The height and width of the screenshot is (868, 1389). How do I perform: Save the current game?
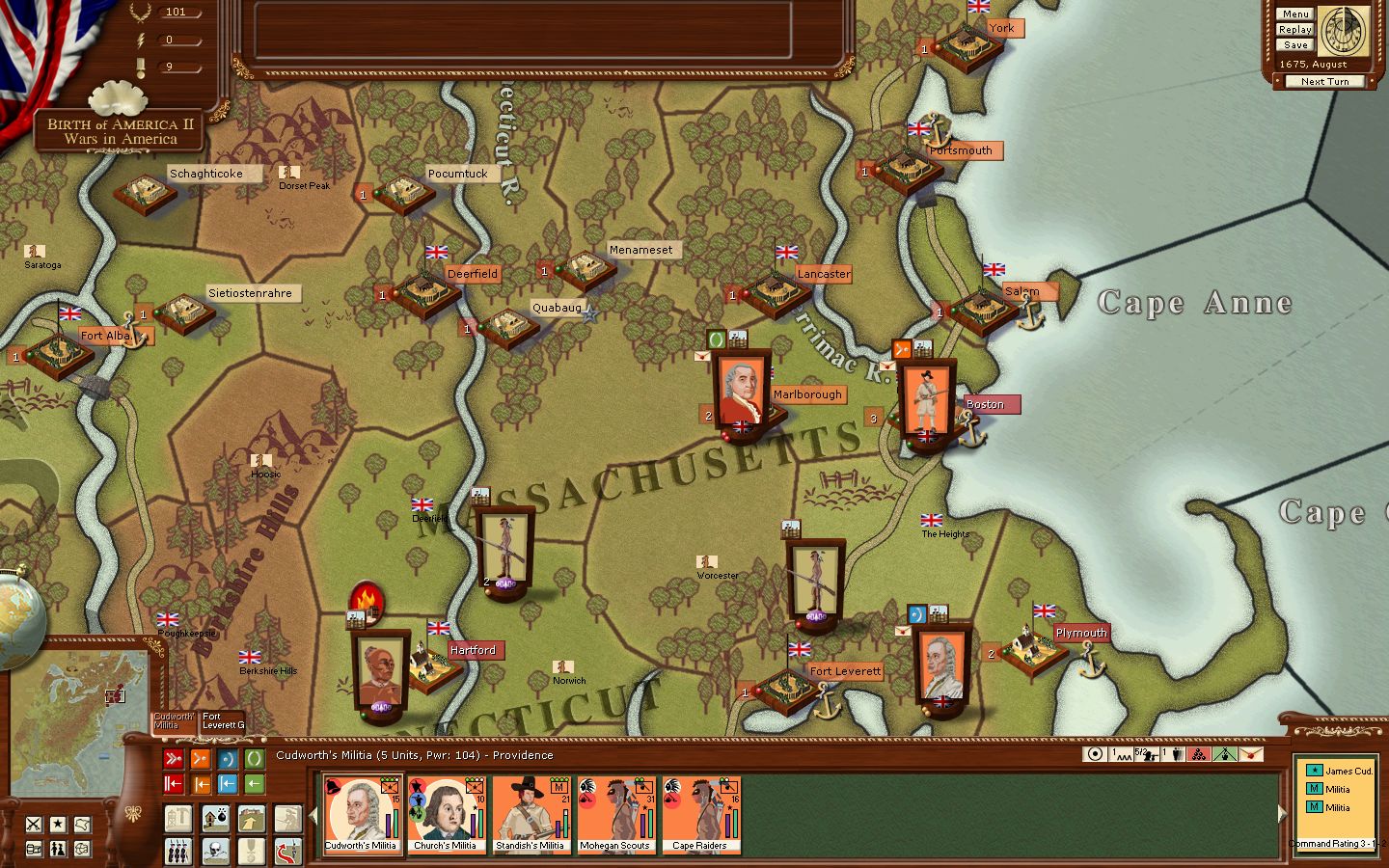(1294, 45)
